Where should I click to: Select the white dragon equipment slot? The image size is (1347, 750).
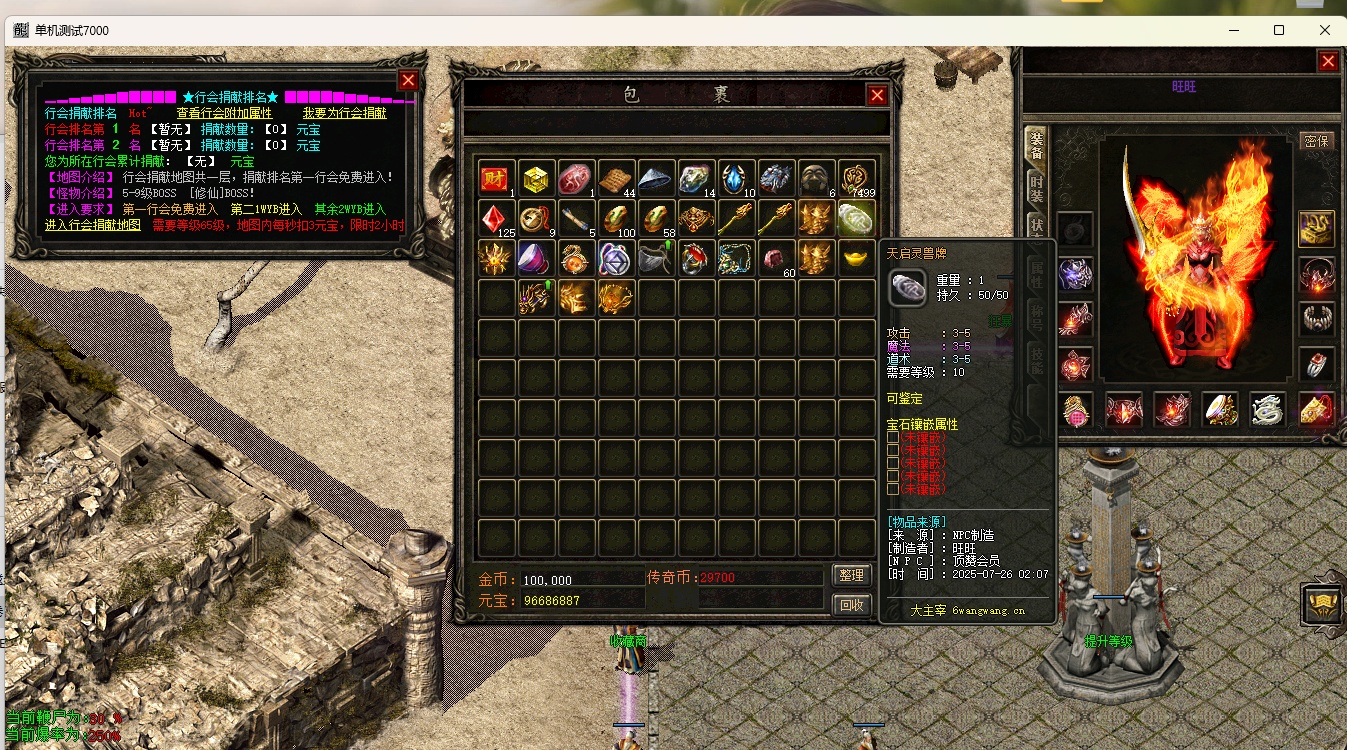(1269, 409)
